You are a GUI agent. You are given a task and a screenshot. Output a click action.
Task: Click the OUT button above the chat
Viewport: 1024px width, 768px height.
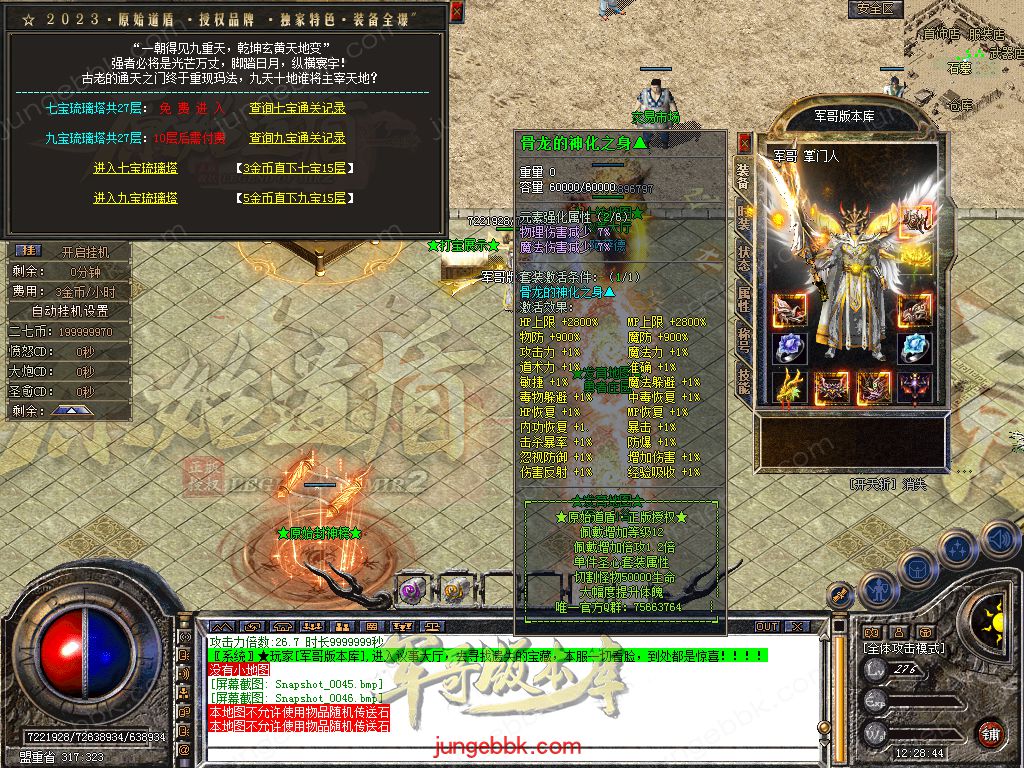tap(767, 627)
